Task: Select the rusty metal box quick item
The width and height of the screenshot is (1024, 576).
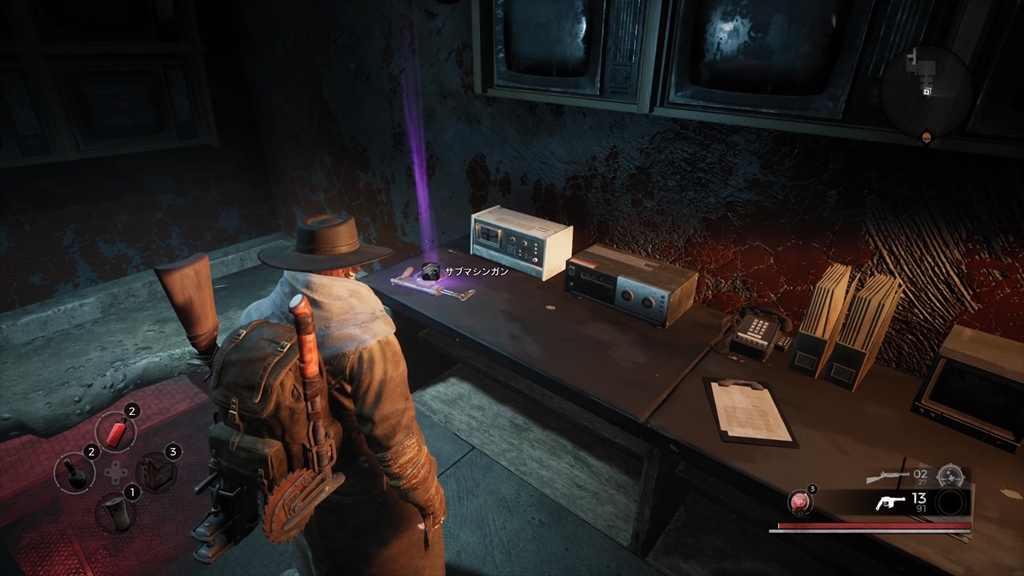Action: pyautogui.click(x=155, y=473)
